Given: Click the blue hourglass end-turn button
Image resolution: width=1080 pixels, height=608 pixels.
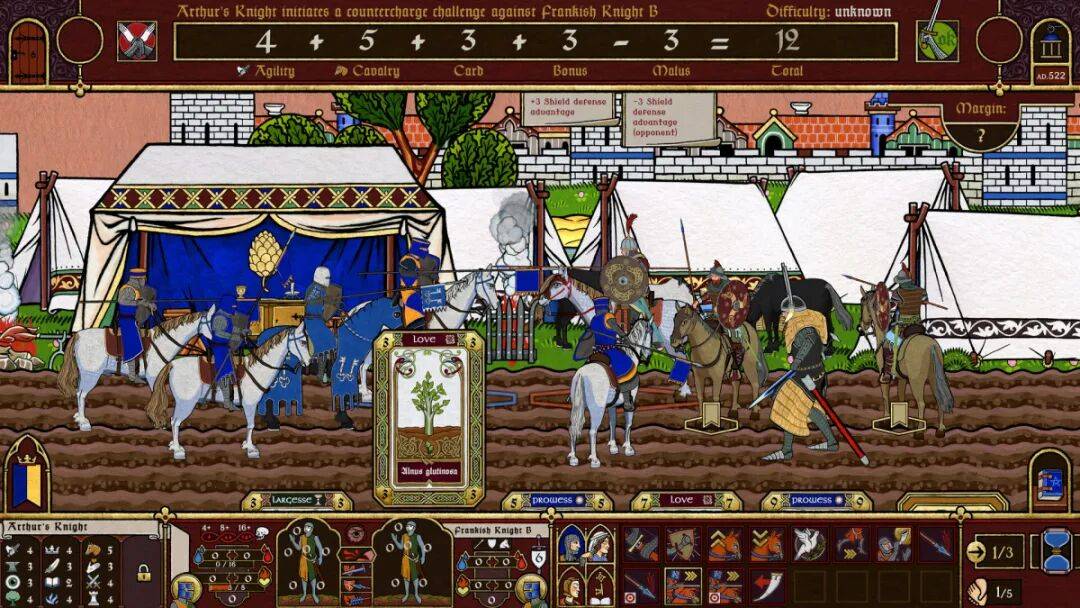Looking at the screenshot, I should click(x=1057, y=551).
